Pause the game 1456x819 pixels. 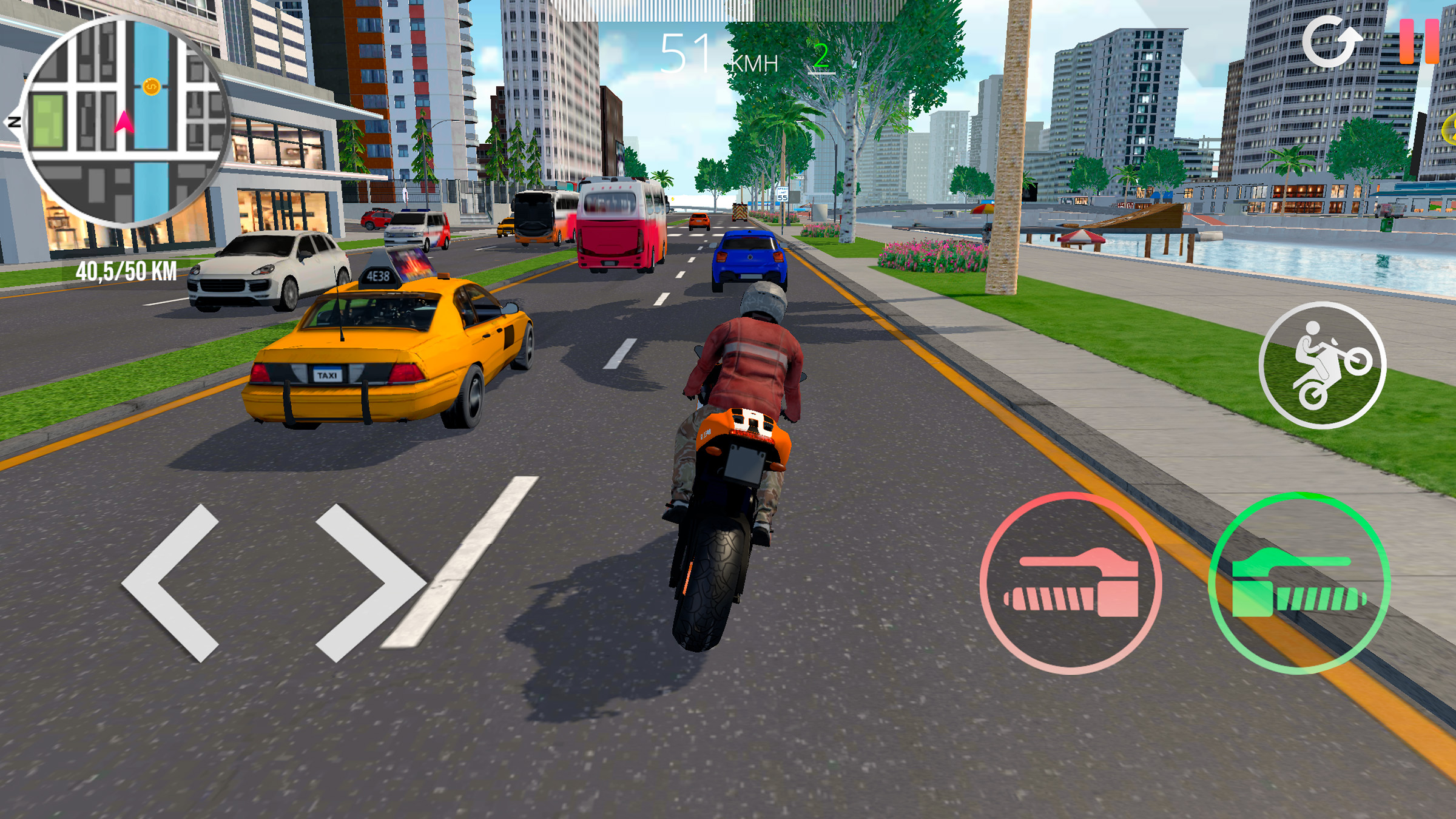1421,40
